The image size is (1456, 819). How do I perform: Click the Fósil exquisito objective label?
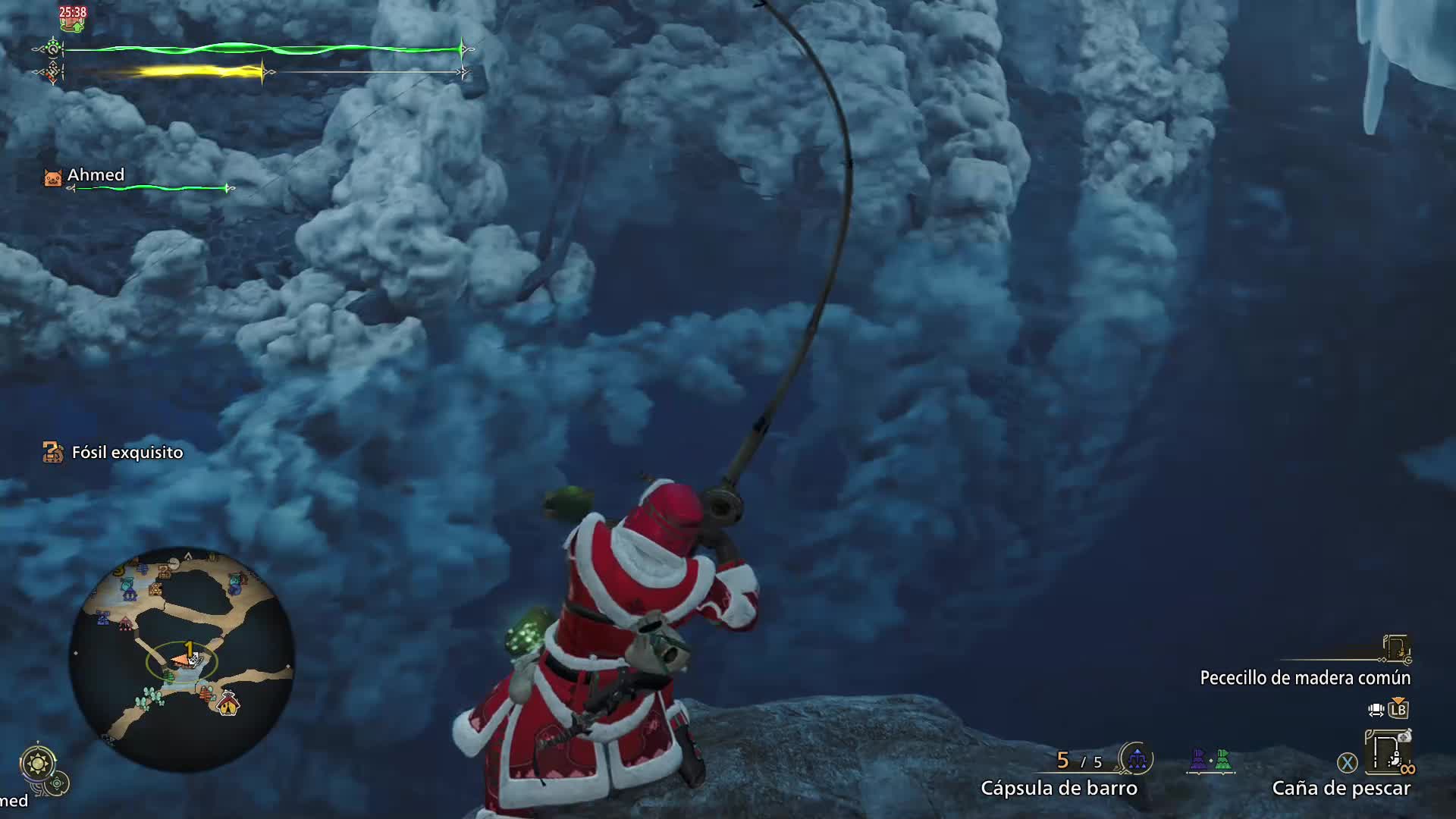[x=126, y=452]
